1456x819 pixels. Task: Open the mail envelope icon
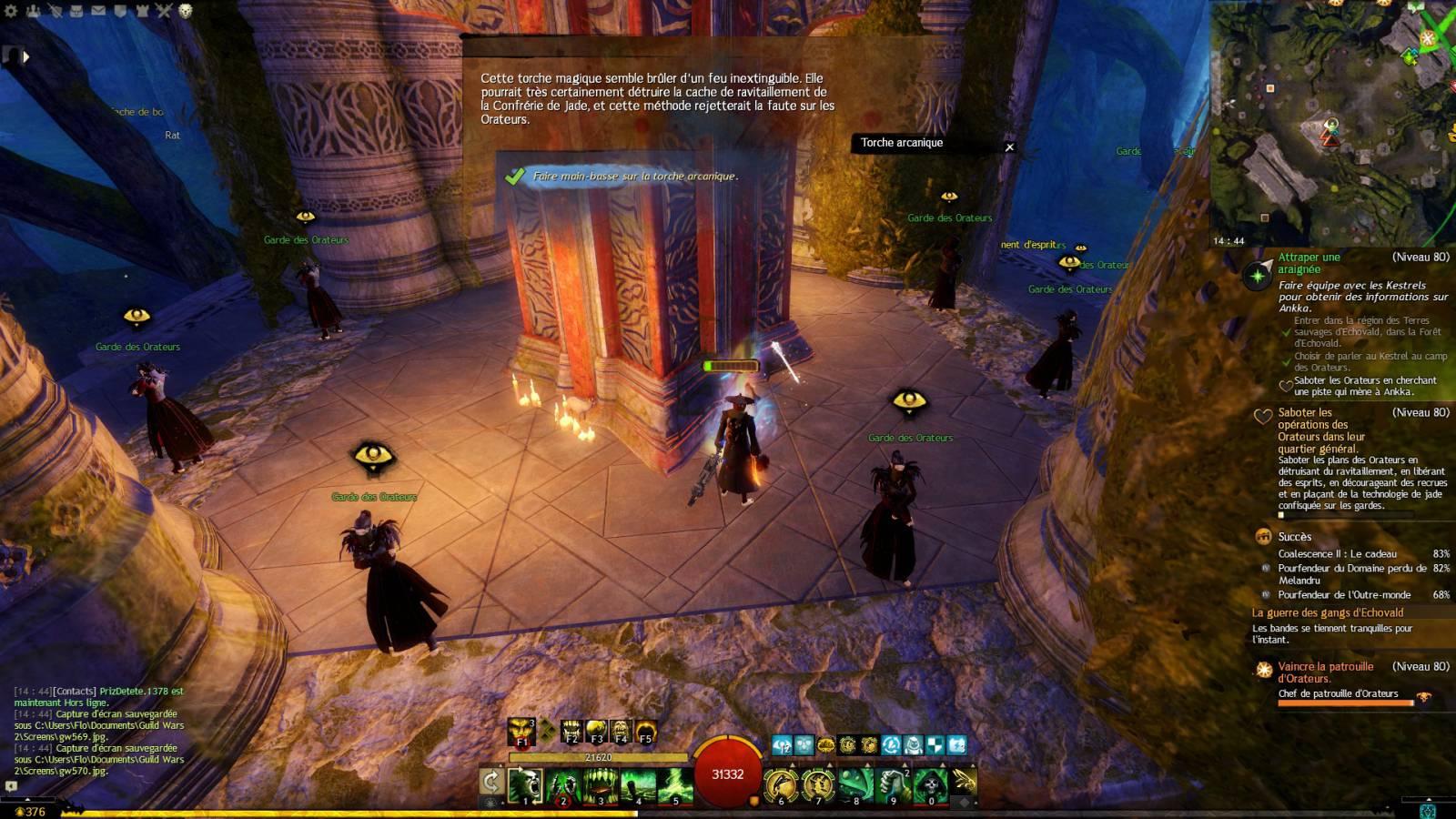point(98,11)
